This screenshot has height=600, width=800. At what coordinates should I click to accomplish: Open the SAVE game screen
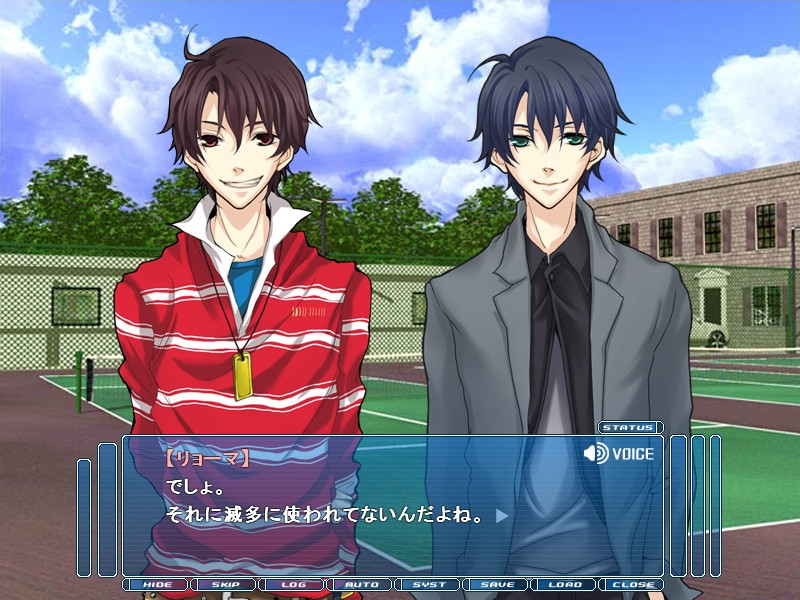(x=497, y=584)
